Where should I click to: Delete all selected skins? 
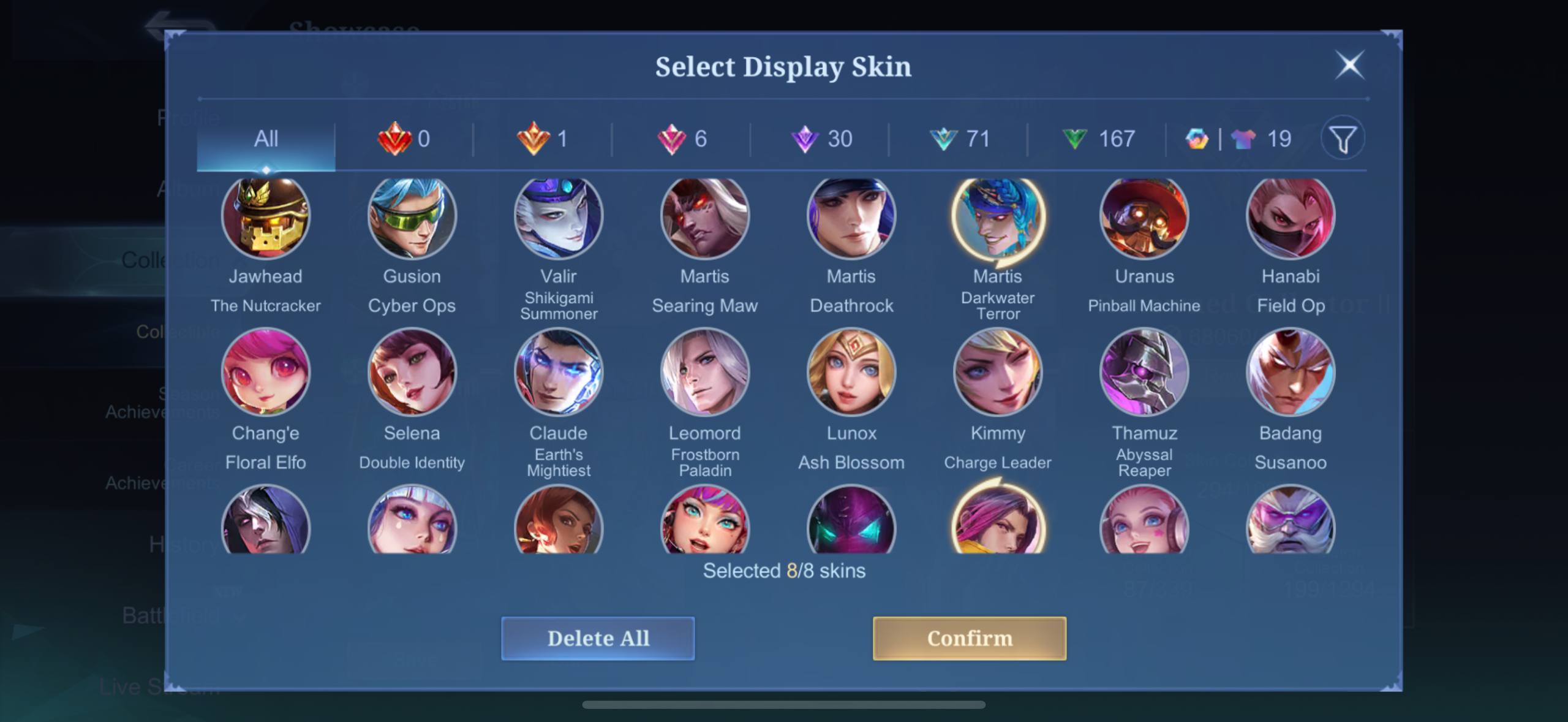[x=598, y=638]
